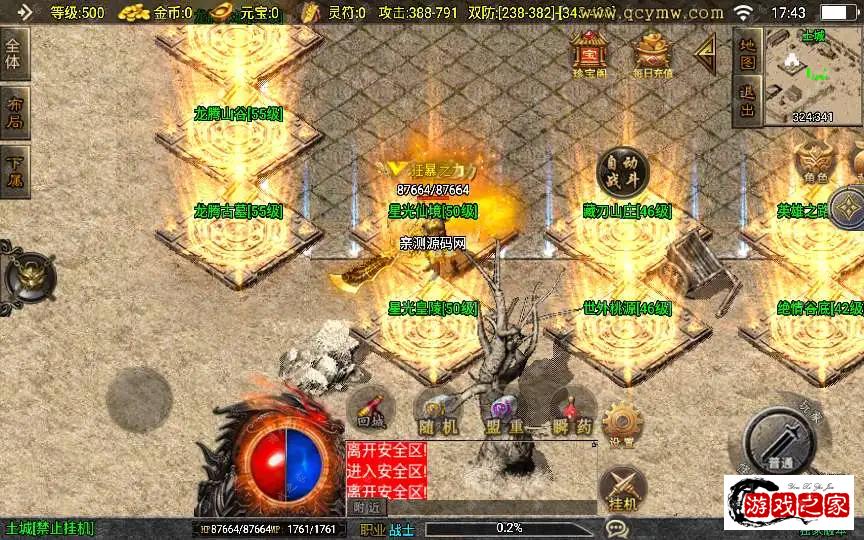Open the 角色 character panel
This screenshot has width=864, height=540.
coord(816,162)
